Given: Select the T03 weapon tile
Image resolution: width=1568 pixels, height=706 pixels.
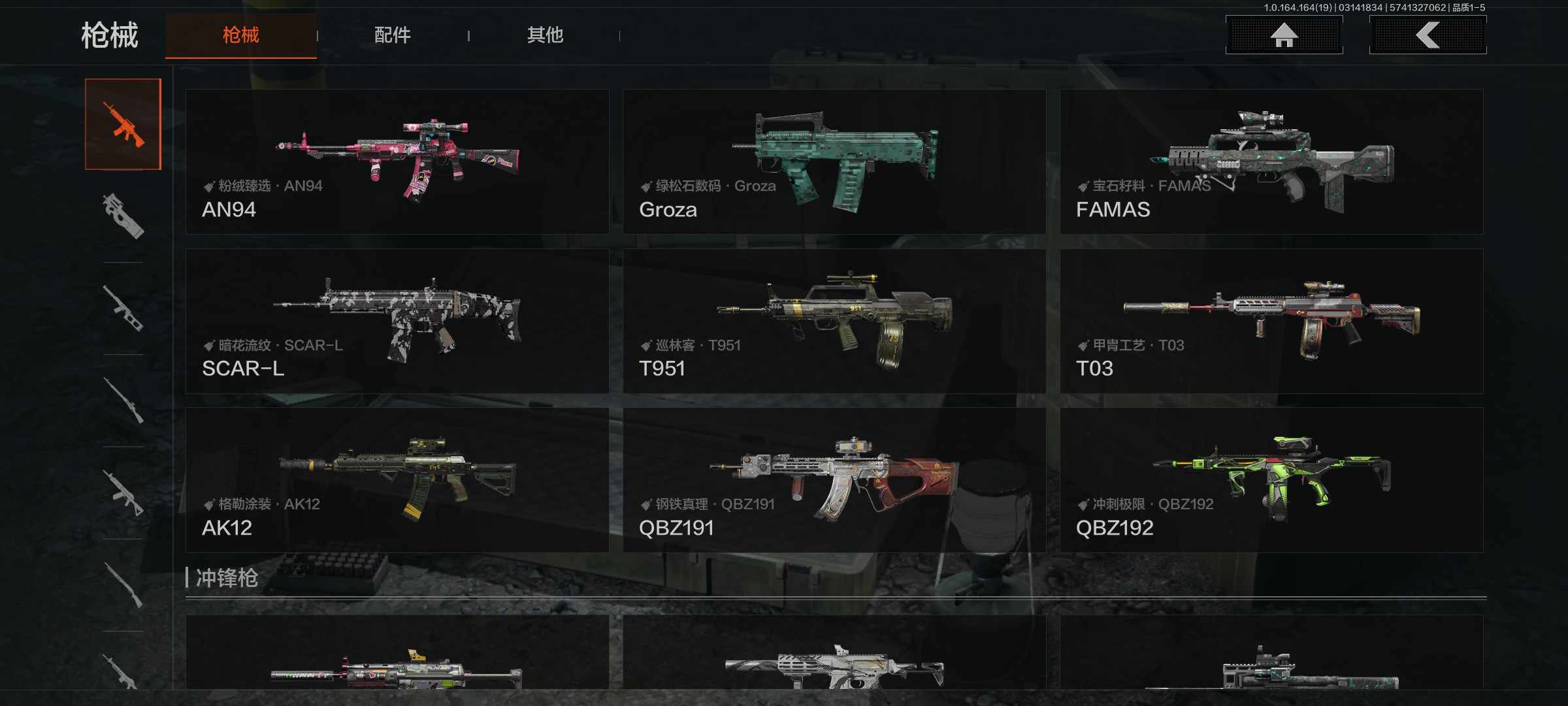Looking at the screenshot, I should 1271,321.
